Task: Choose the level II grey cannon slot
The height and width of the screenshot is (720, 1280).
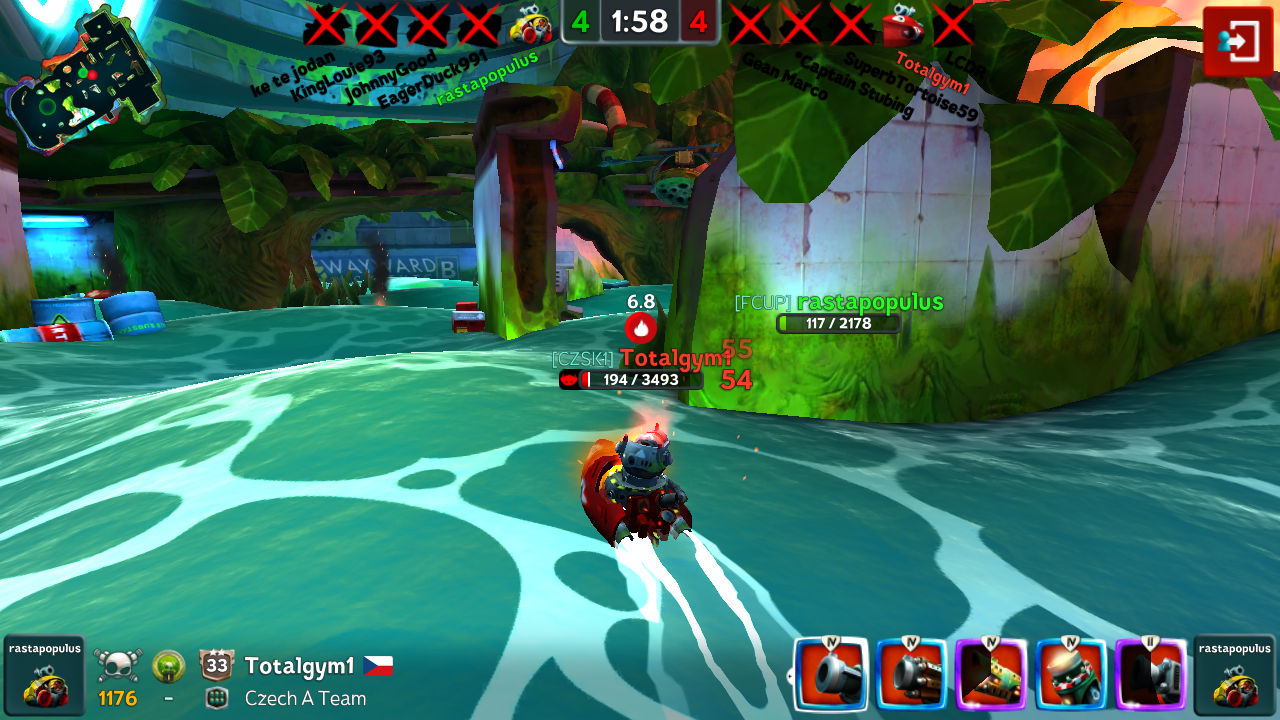Action: pos(1151,676)
